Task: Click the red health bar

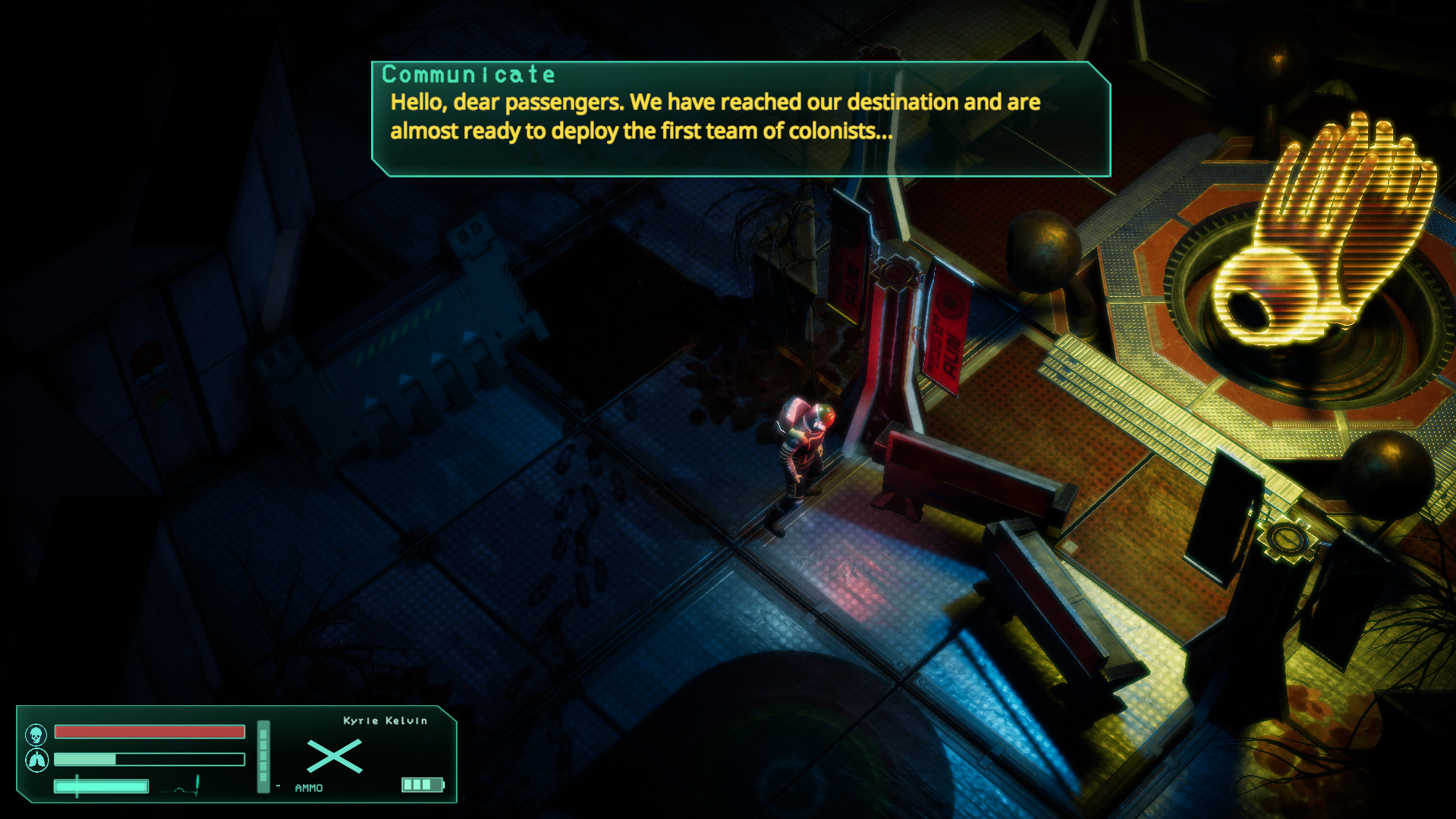Action: pos(149,731)
